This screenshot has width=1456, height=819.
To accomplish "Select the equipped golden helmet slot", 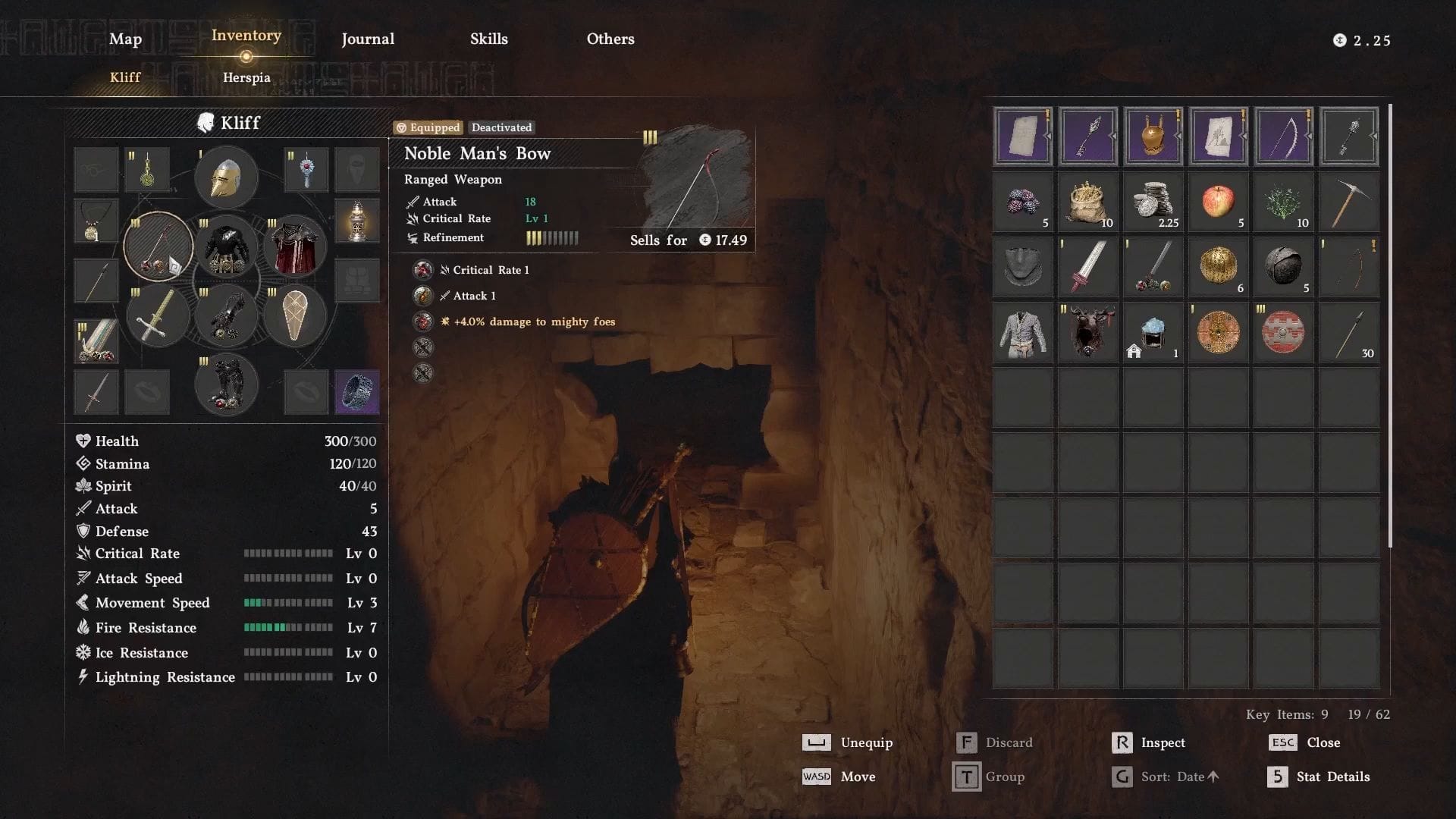I will tap(226, 177).
